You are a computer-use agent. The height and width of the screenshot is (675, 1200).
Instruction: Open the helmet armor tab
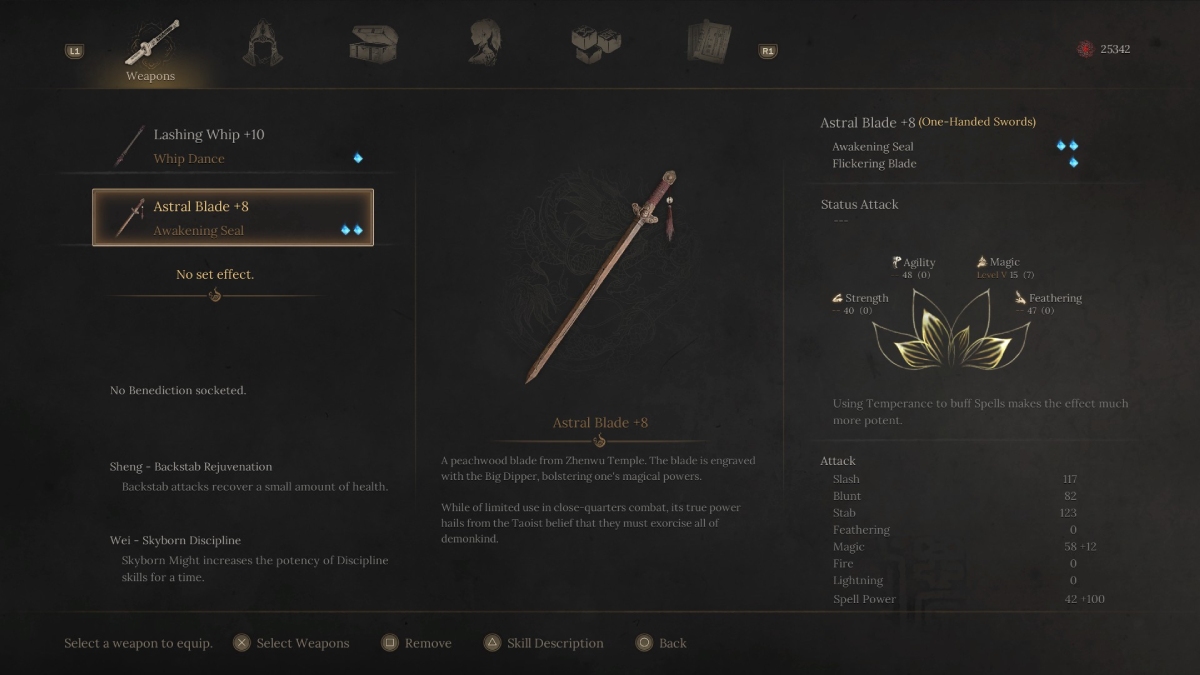tap(263, 42)
